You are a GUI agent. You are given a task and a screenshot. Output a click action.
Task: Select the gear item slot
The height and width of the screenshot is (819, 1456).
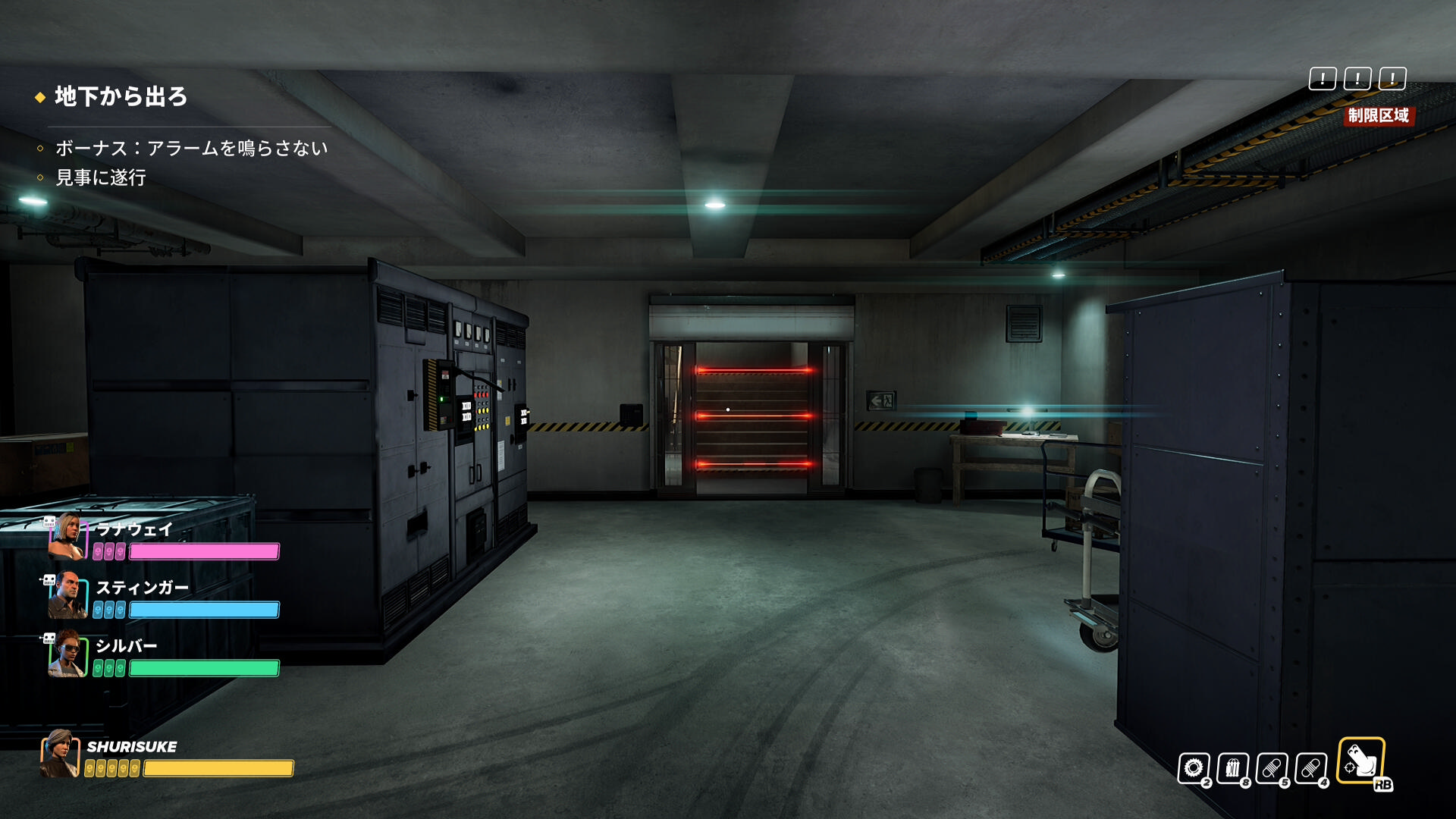pos(1194,768)
